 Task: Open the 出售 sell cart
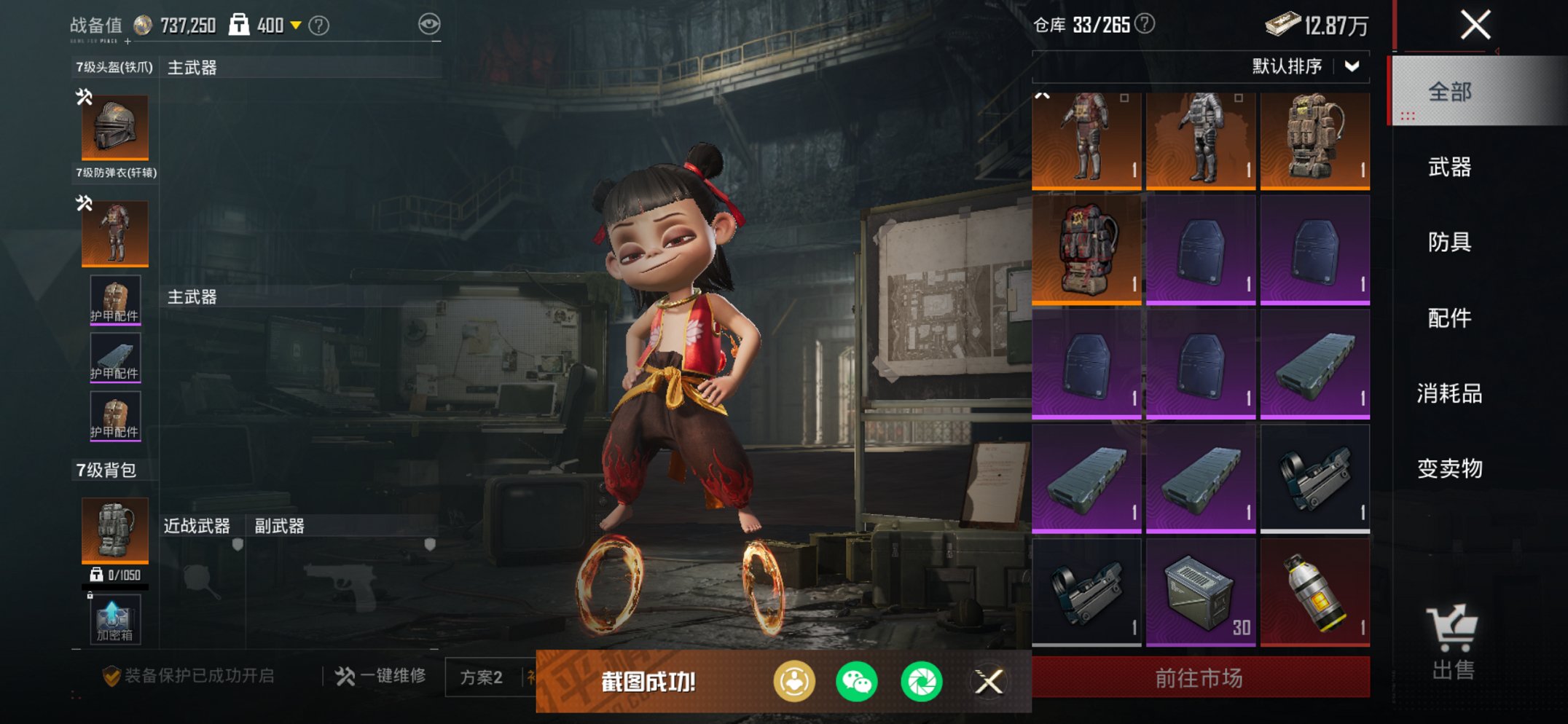1452,642
